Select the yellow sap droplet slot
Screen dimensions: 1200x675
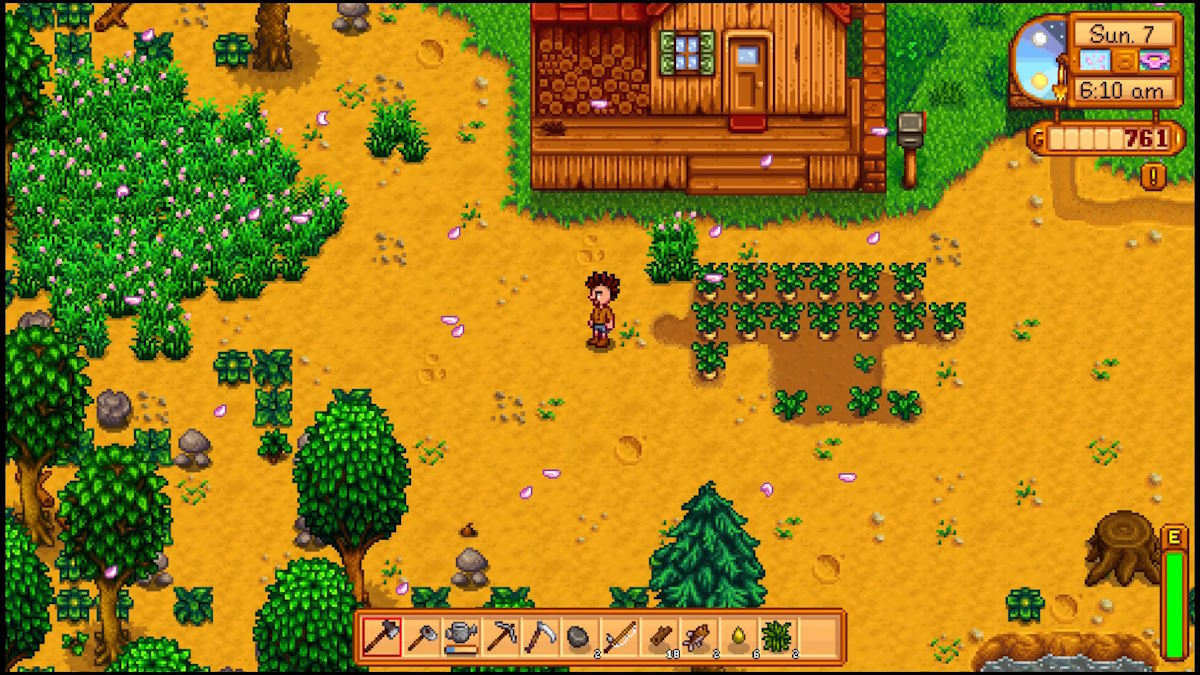(738, 636)
